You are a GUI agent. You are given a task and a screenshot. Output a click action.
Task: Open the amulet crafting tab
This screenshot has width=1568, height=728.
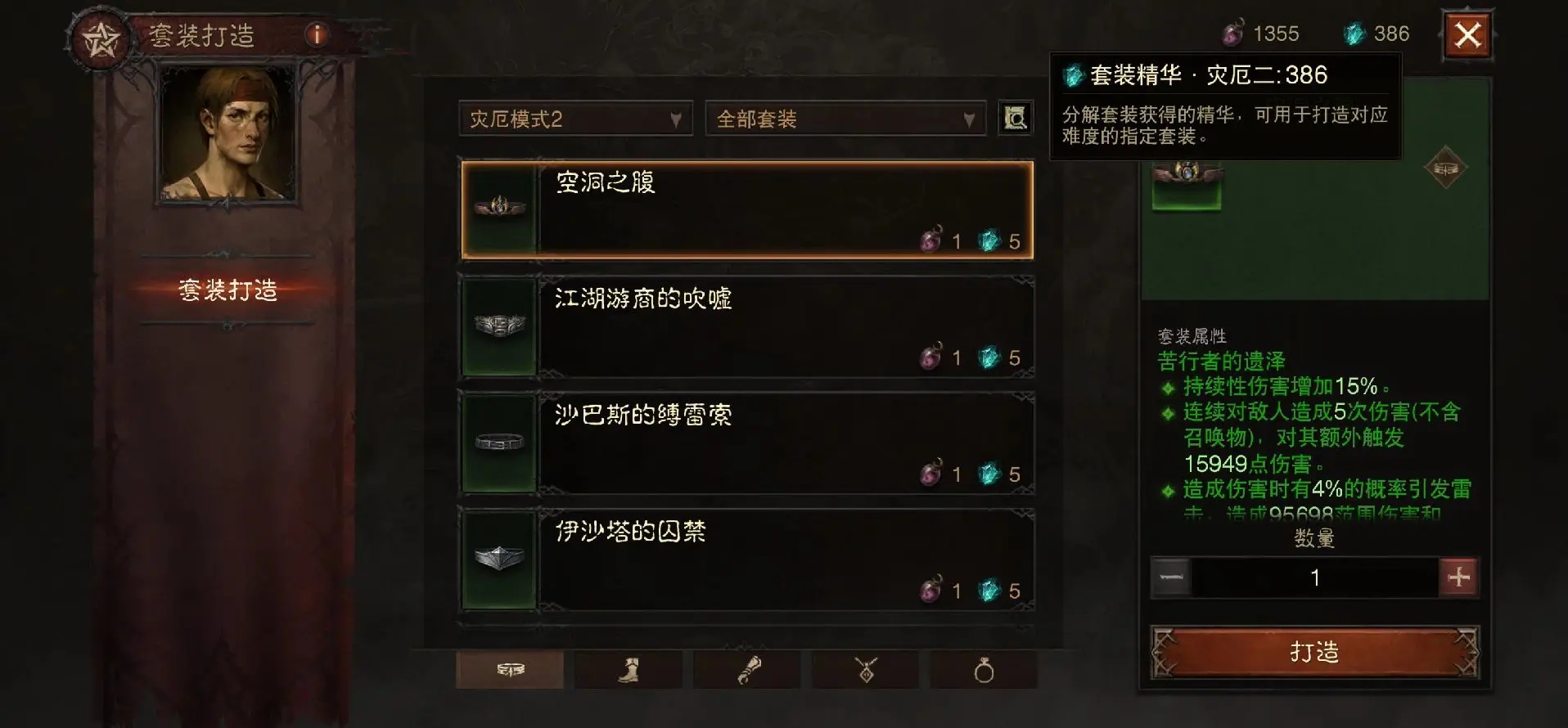[864, 670]
